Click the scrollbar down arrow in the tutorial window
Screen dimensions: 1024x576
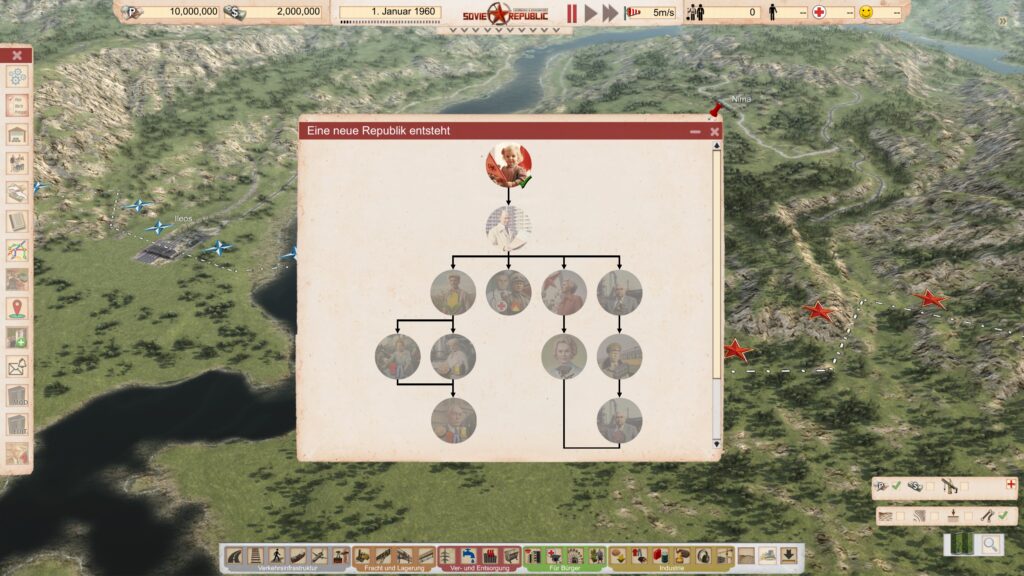tap(716, 443)
